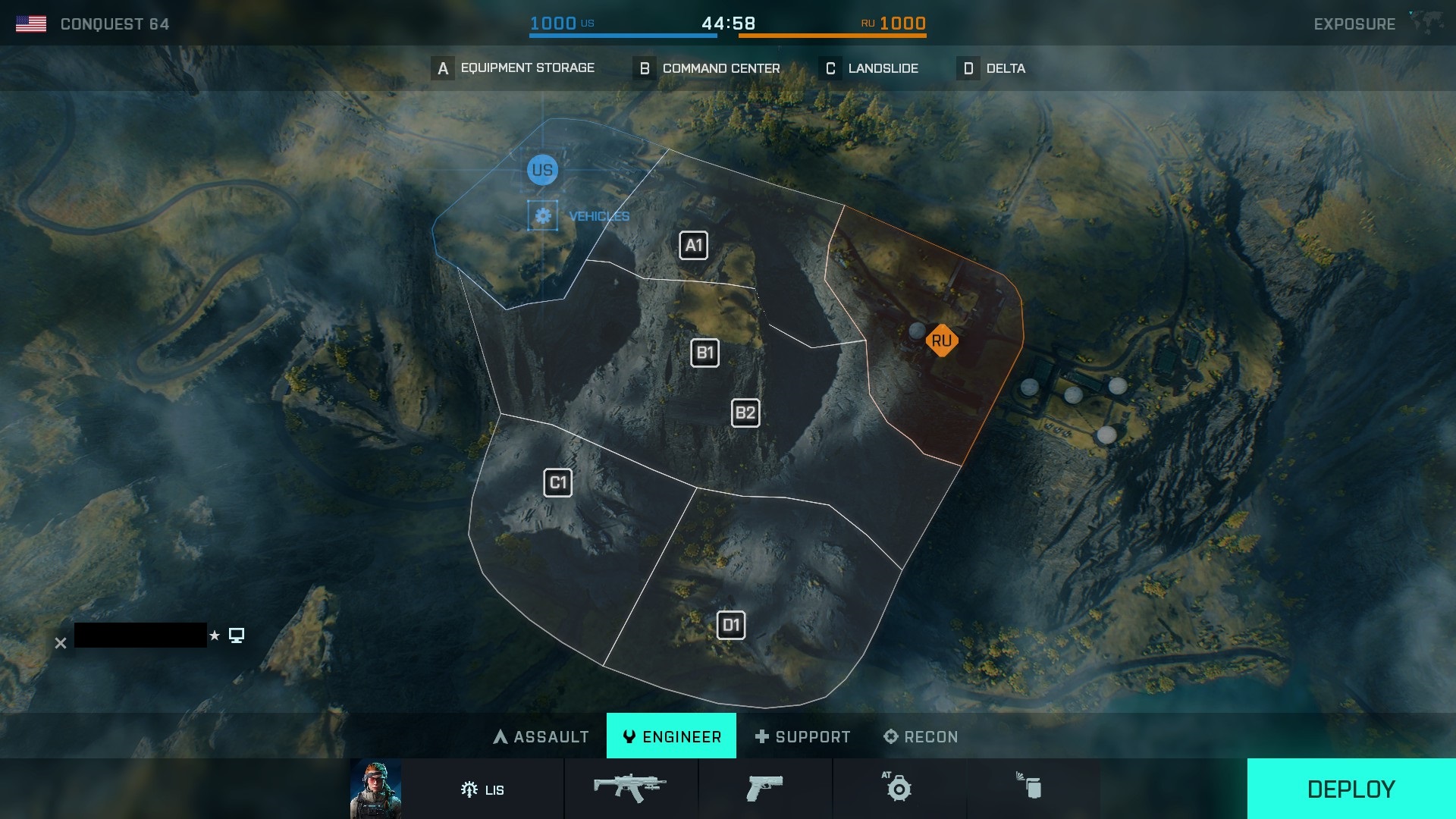Select the C1 Landslide marker

click(557, 483)
